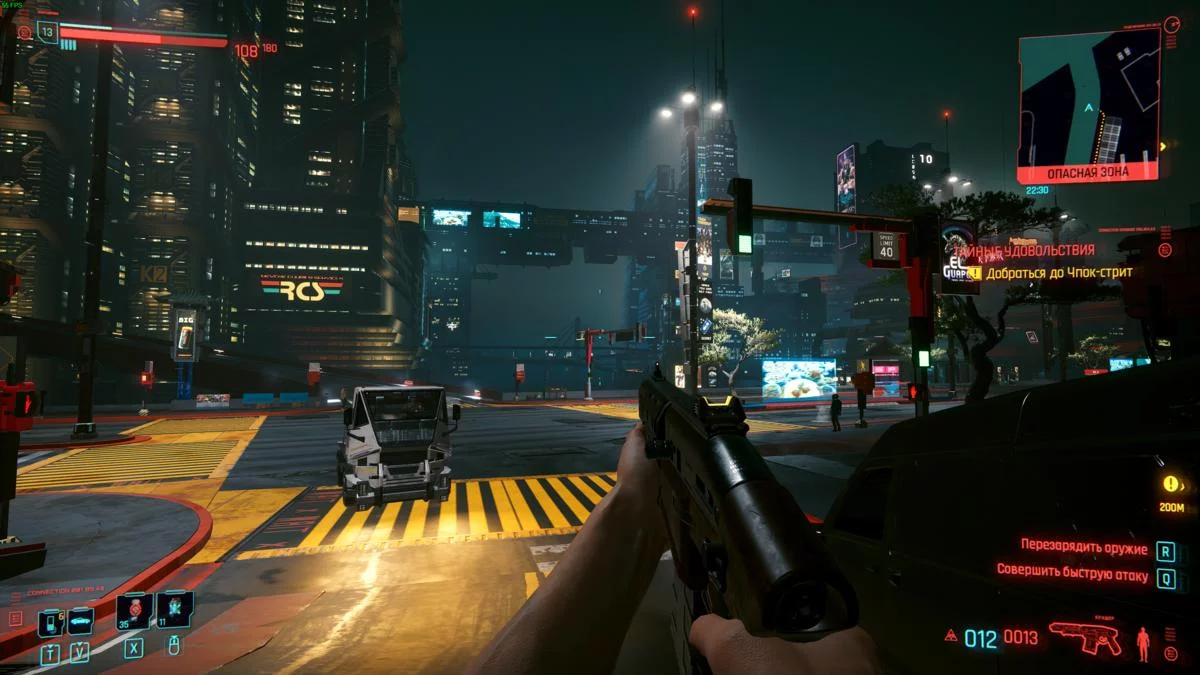Viewport: 1200px width, 675px height.
Task: Click the level 13 badge
Action: pyautogui.click(x=47, y=31)
